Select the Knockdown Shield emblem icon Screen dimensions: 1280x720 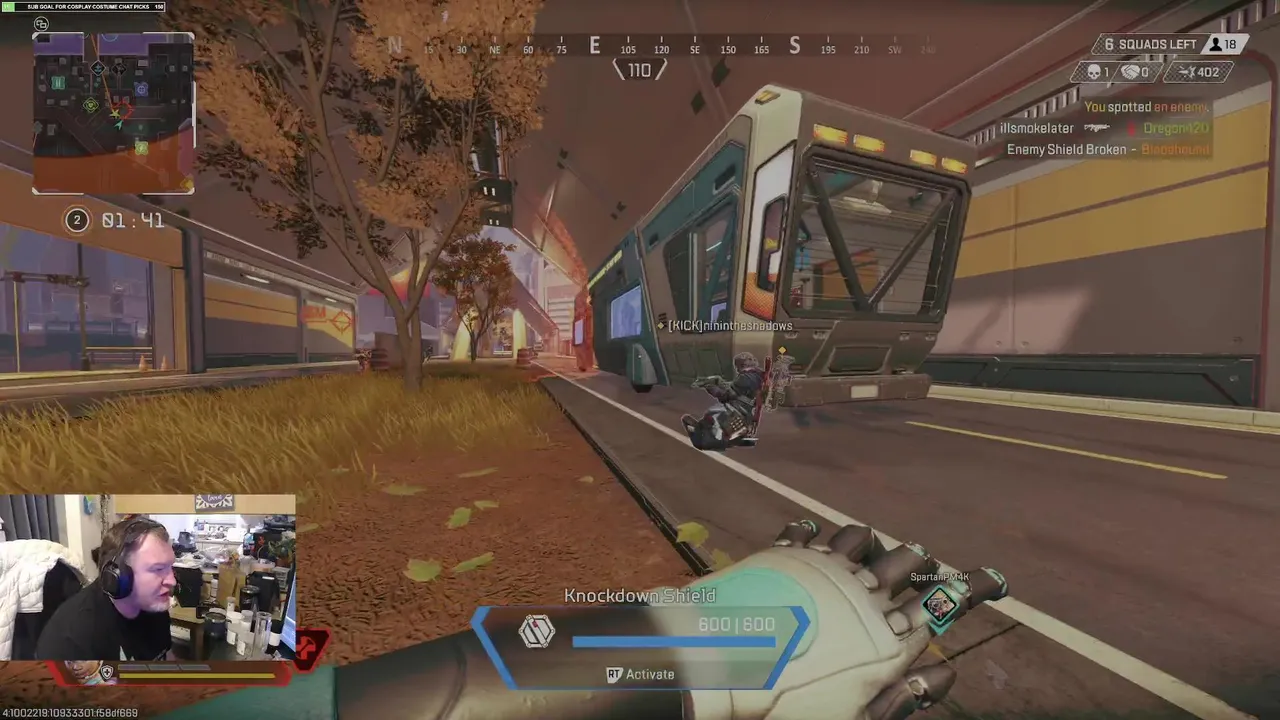[537, 631]
